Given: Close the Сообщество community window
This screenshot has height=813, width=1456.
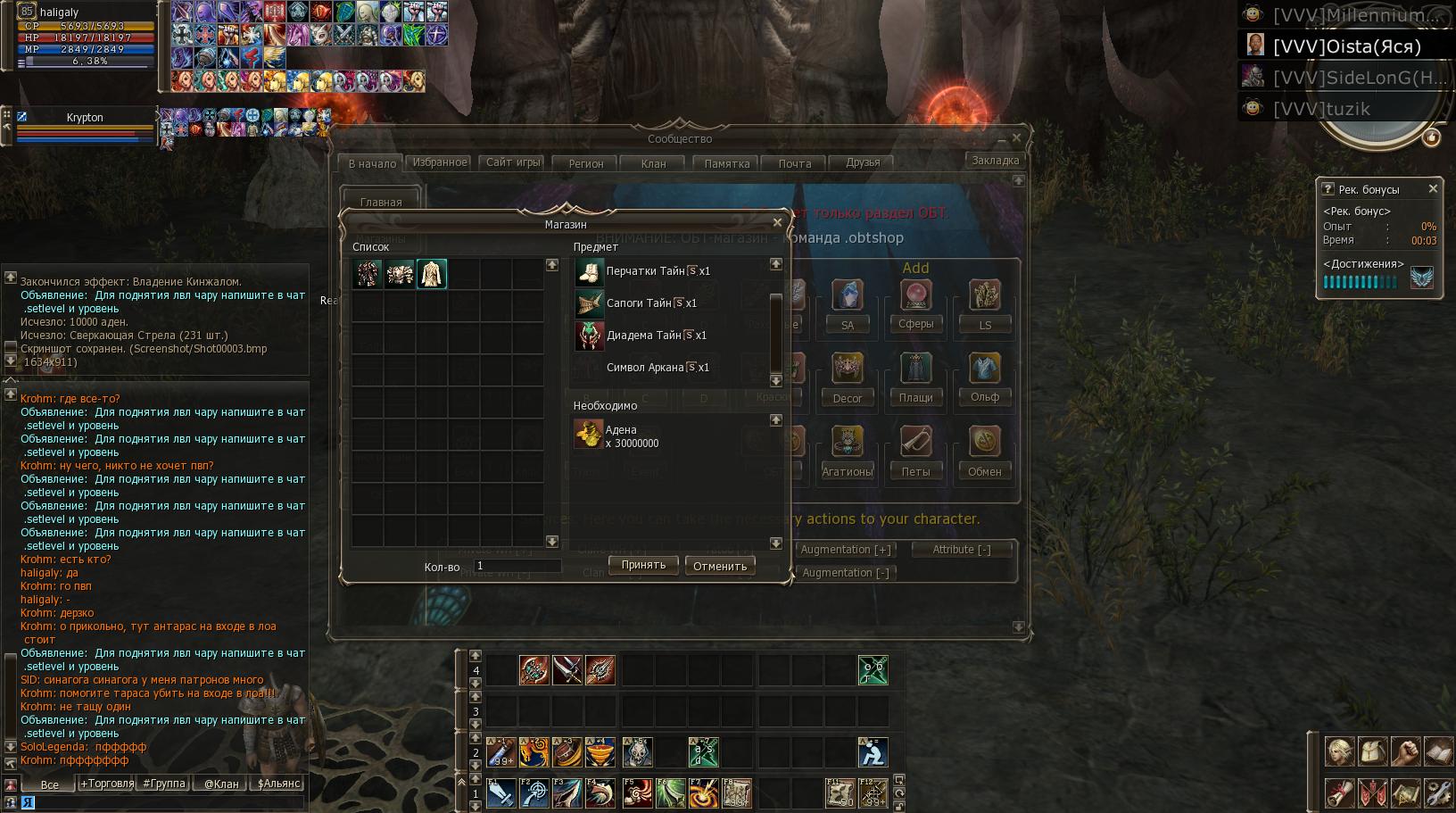Looking at the screenshot, I should [x=1016, y=137].
